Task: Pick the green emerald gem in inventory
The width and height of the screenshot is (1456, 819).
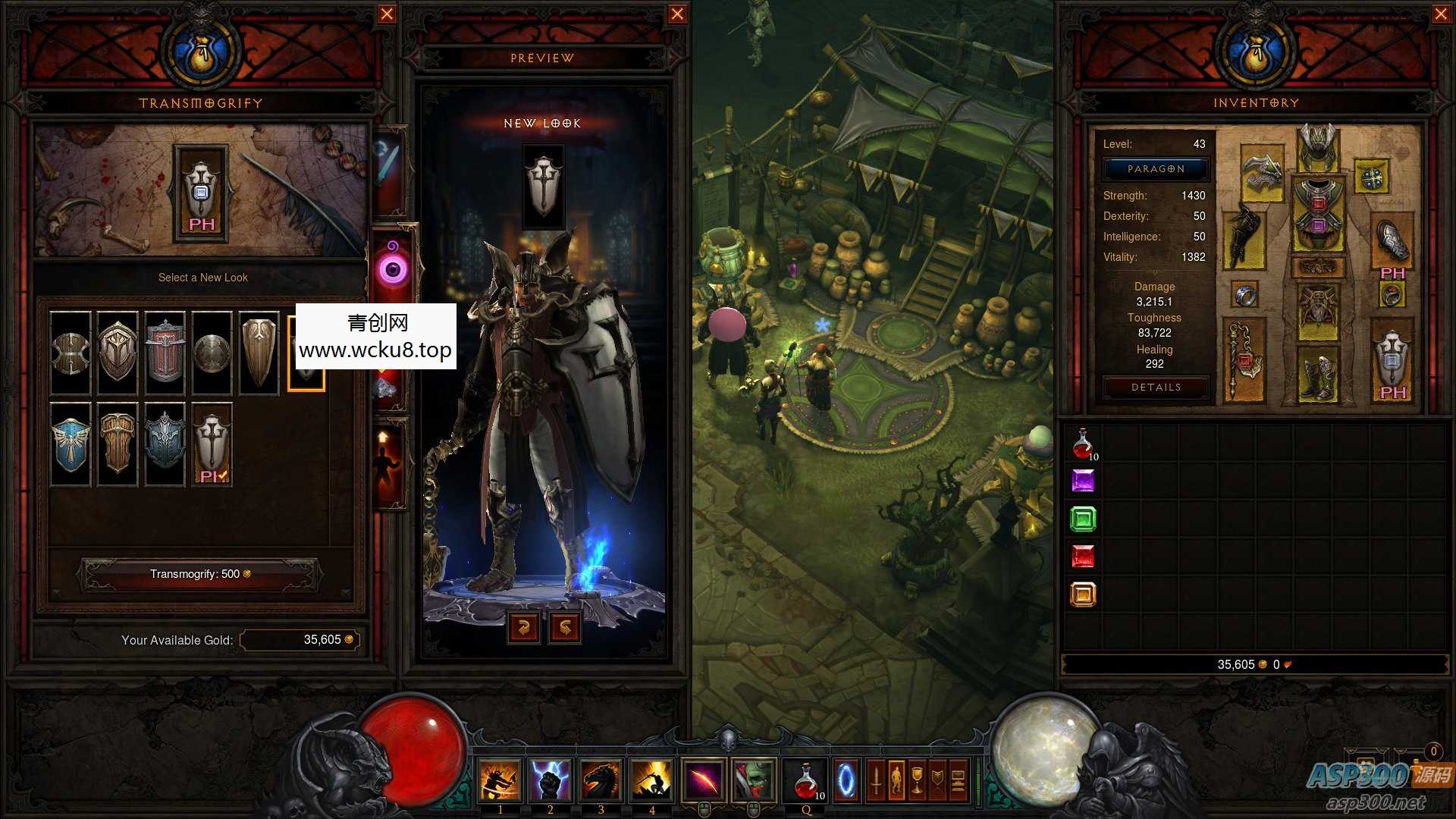Action: pyautogui.click(x=1083, y=519)
